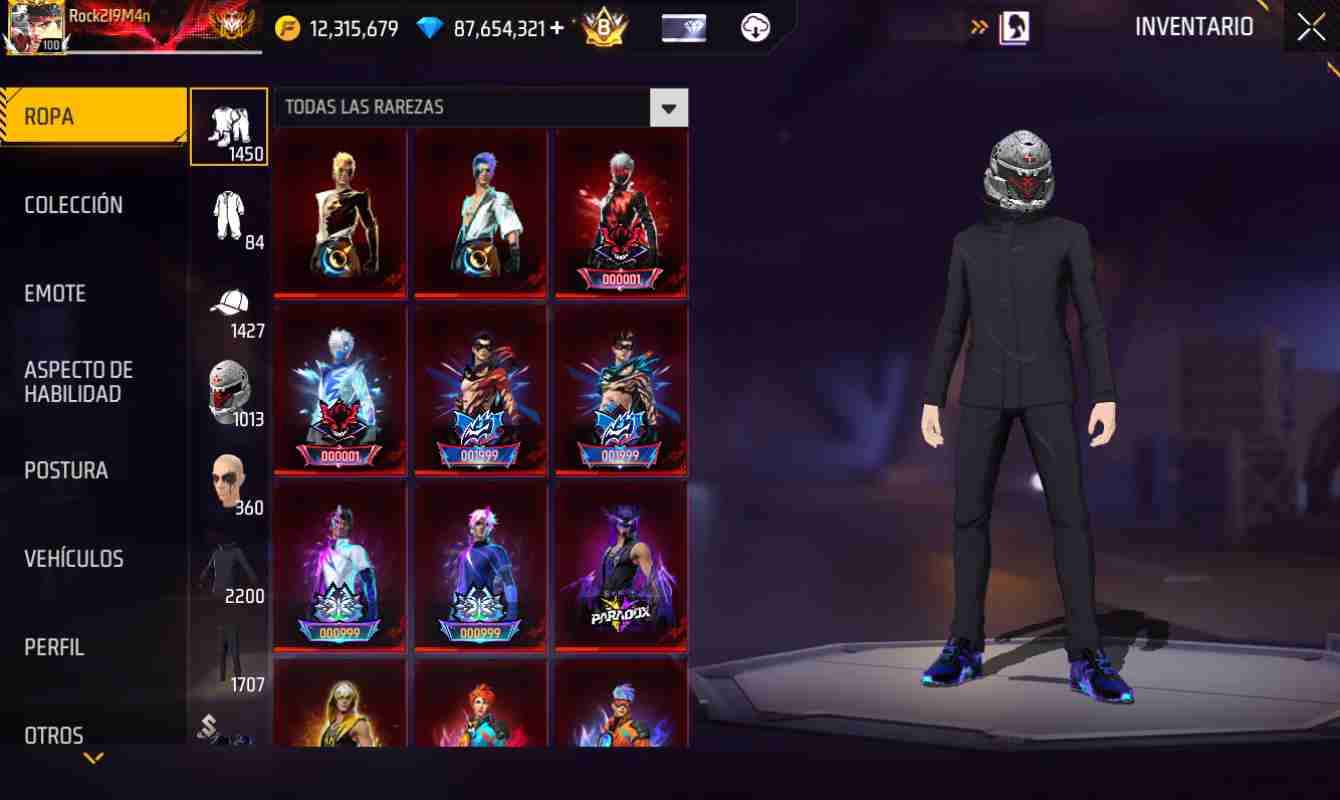The width and height of the screenshot is (1340, 800).
Task: Switch to the COLECCIÓN tab
Action: pyautogui.click(x=74, y=204)
